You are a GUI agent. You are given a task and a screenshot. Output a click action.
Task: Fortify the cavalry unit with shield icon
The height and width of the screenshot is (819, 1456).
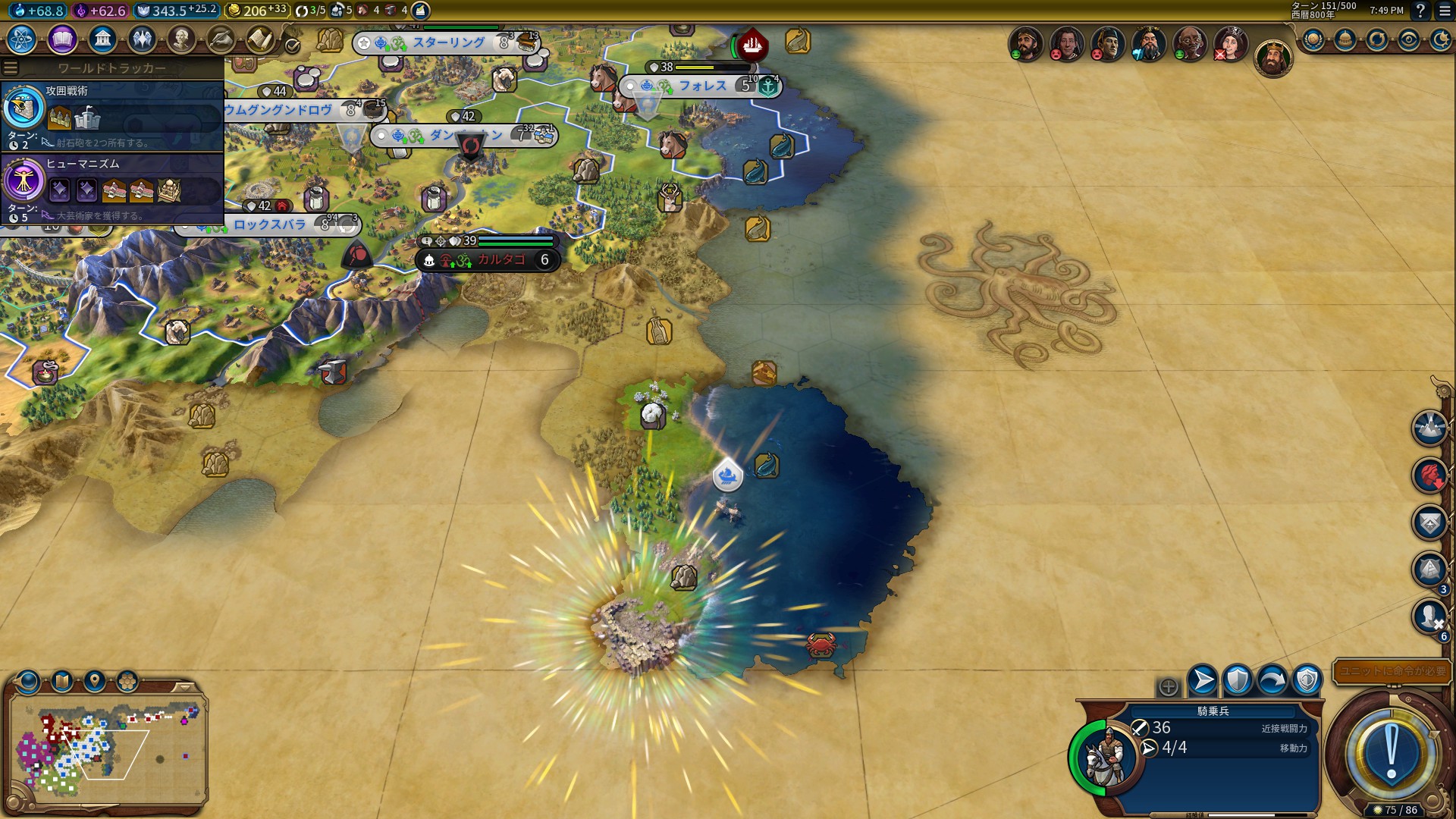1238,680
